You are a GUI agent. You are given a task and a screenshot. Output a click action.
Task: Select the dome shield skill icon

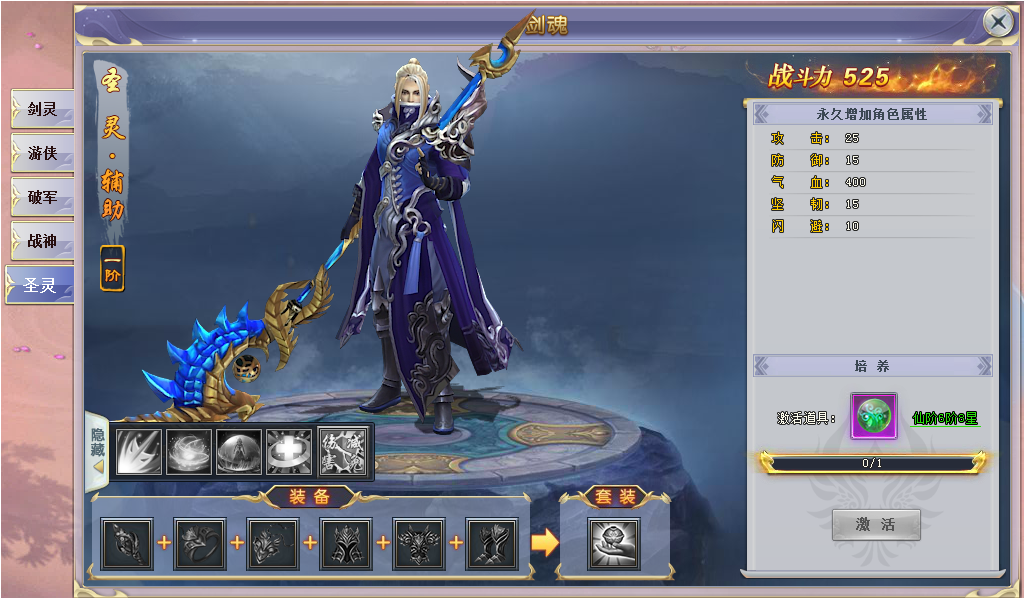(239, 451)
